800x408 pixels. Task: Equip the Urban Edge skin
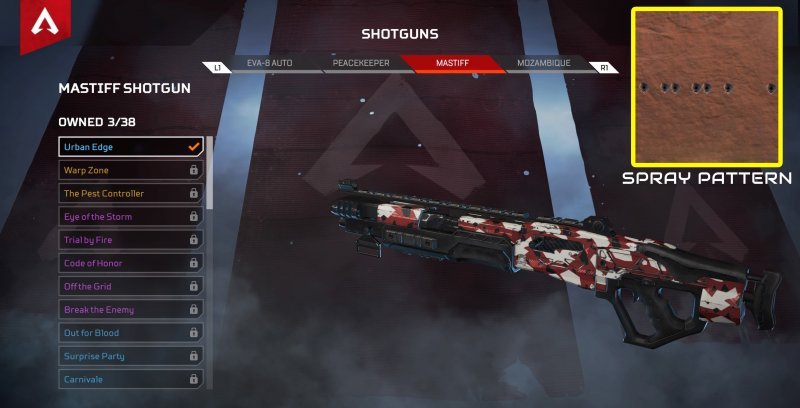coord(131,147)
